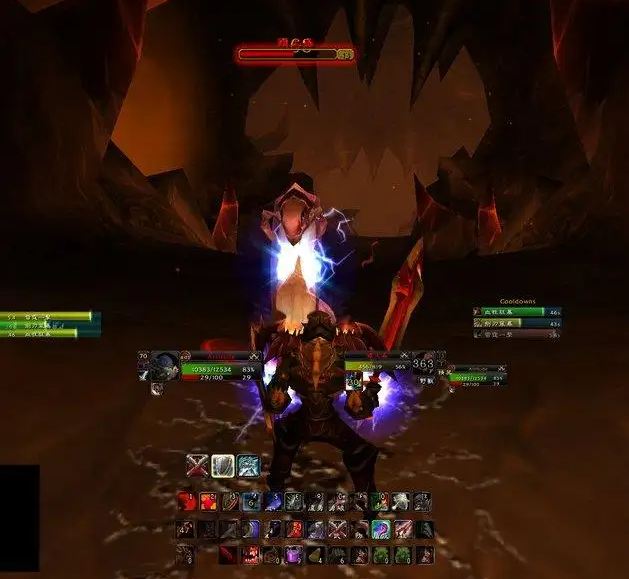Viewport: 629px width, 579px height.
Task: Use the yellow wedge item on the action bar
Action: pos(315,553)
